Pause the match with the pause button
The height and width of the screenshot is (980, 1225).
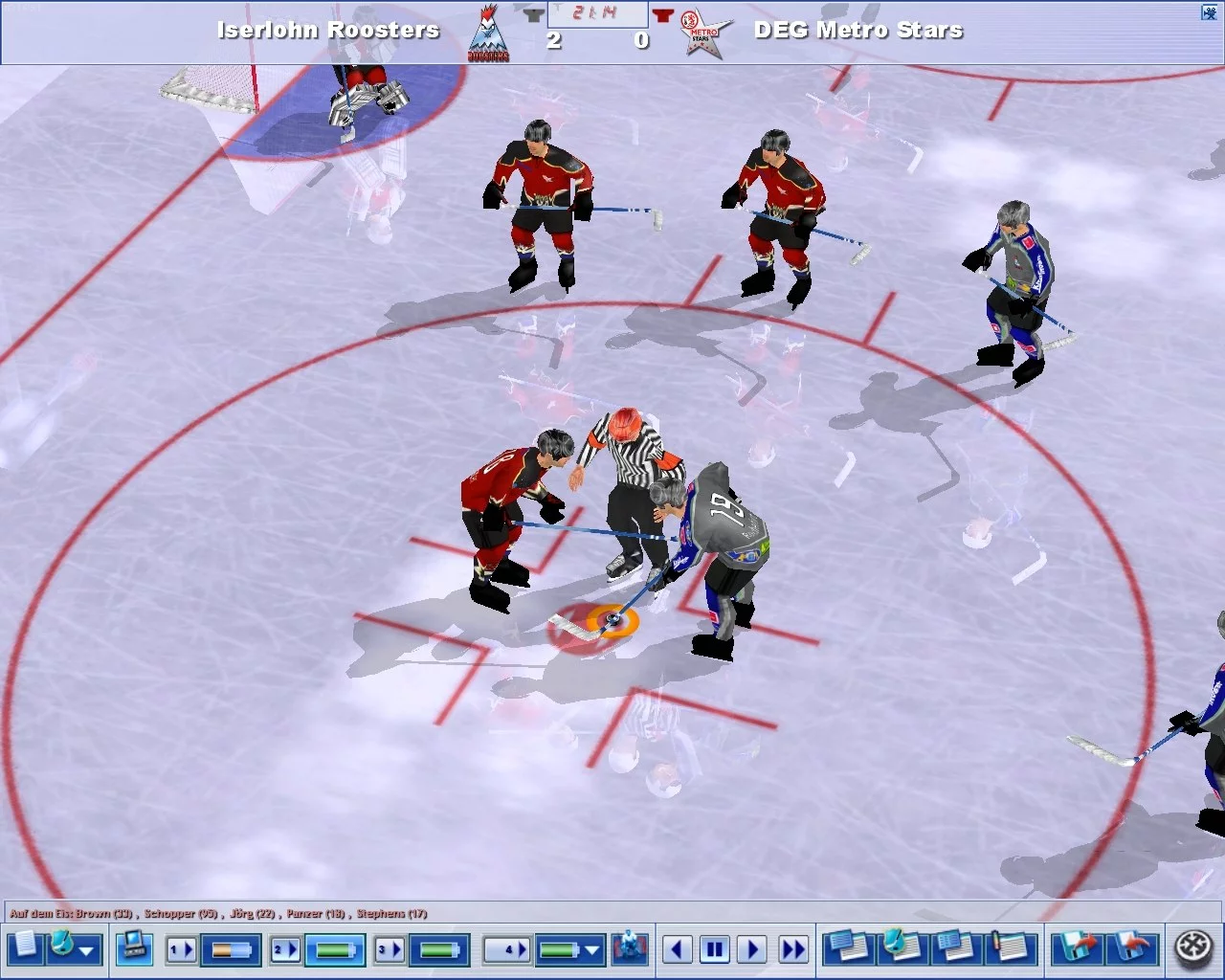click(x=715, y=949)
